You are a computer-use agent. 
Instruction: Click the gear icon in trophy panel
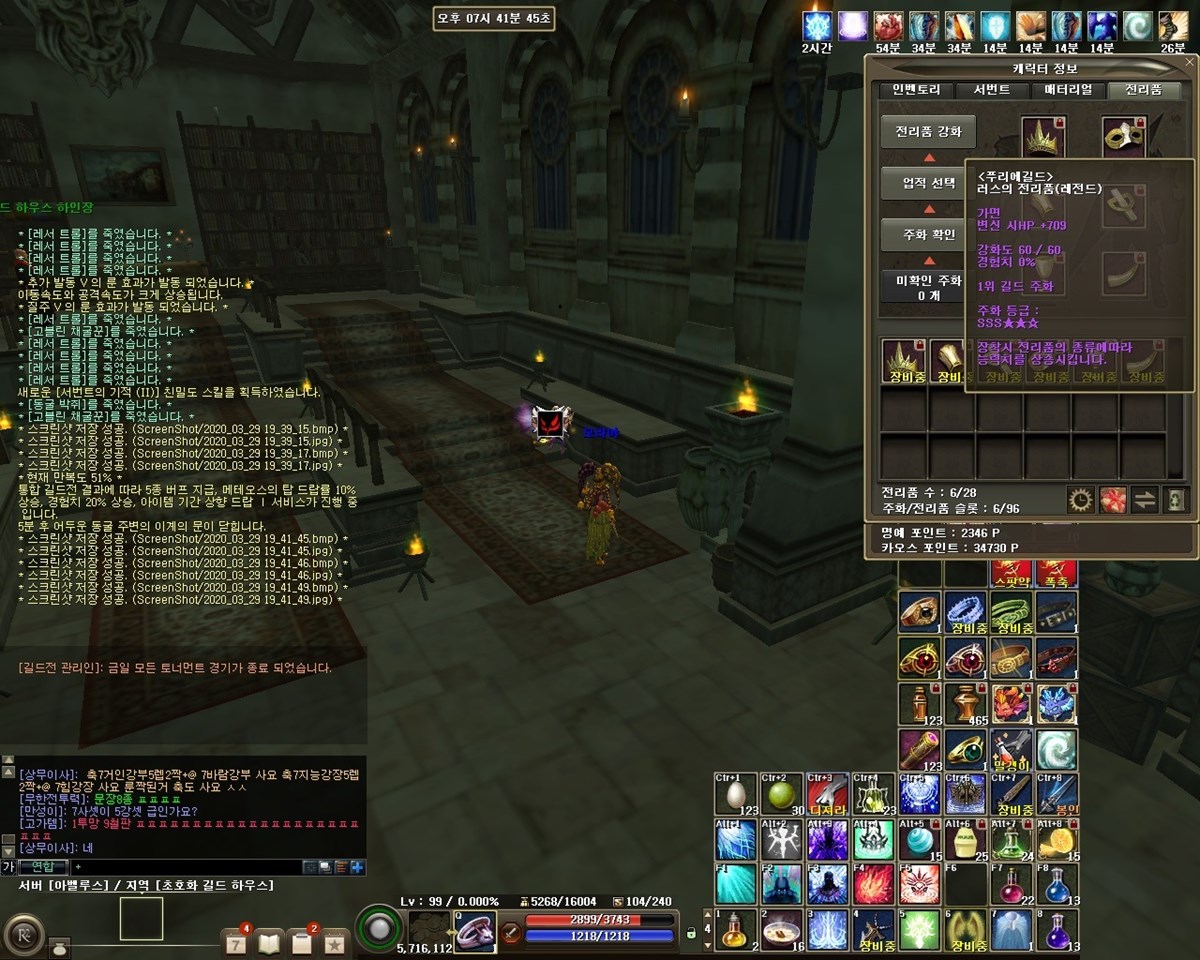coord(1080,500)
